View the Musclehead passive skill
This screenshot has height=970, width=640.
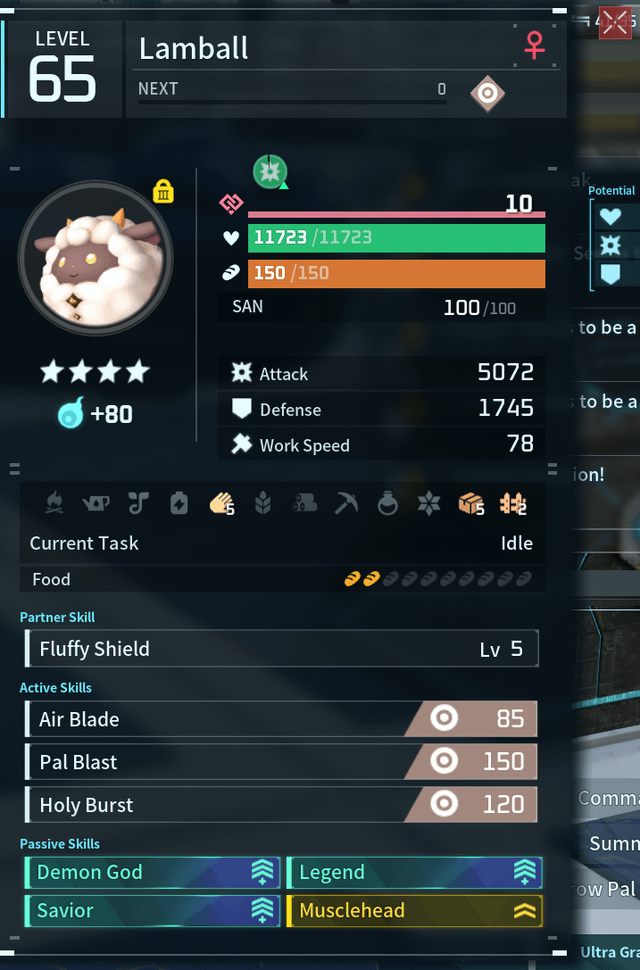coord(414,910)
